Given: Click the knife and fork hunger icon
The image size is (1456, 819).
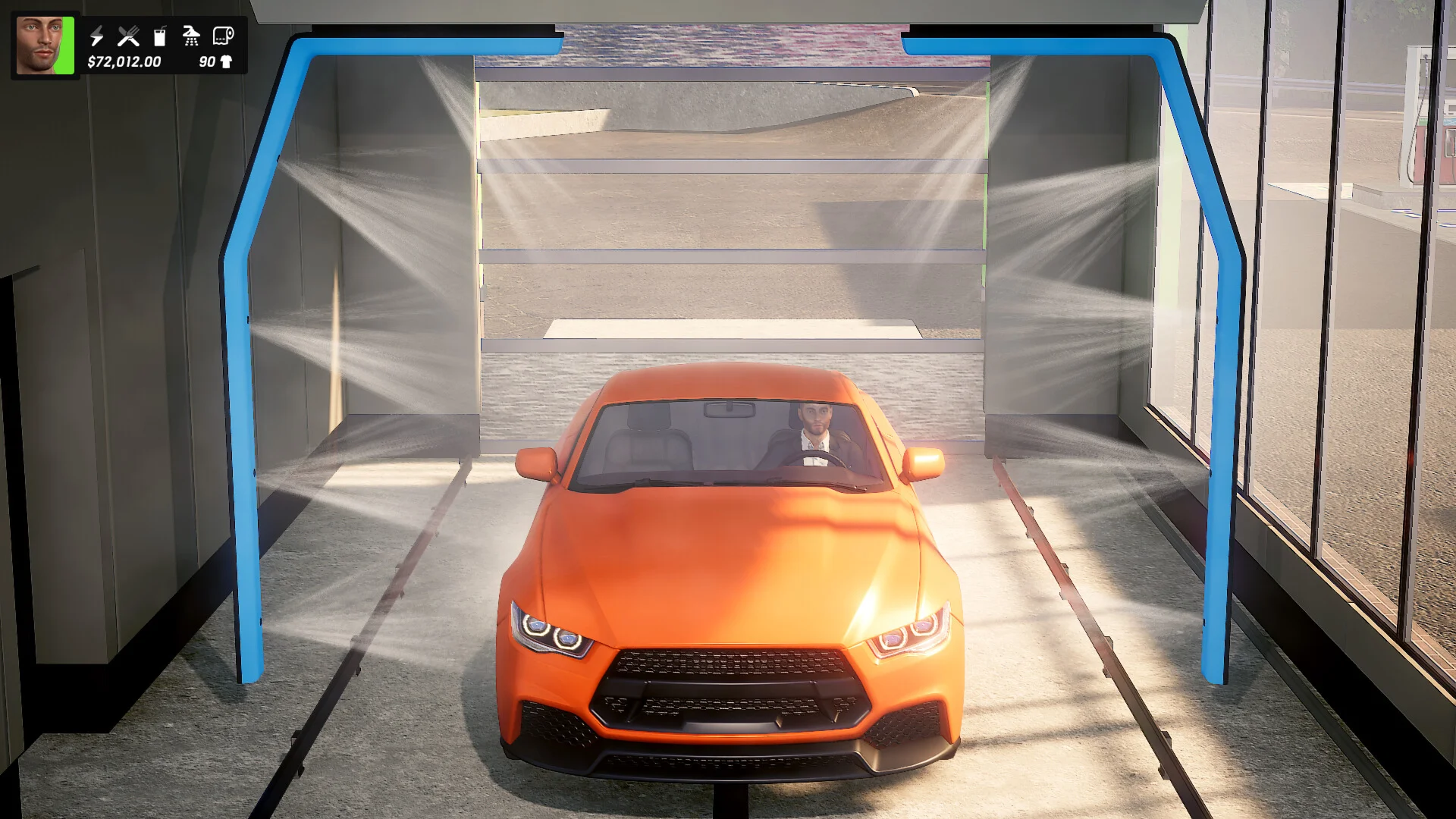Looking at the screenshot, I should [x=128, y=36].
